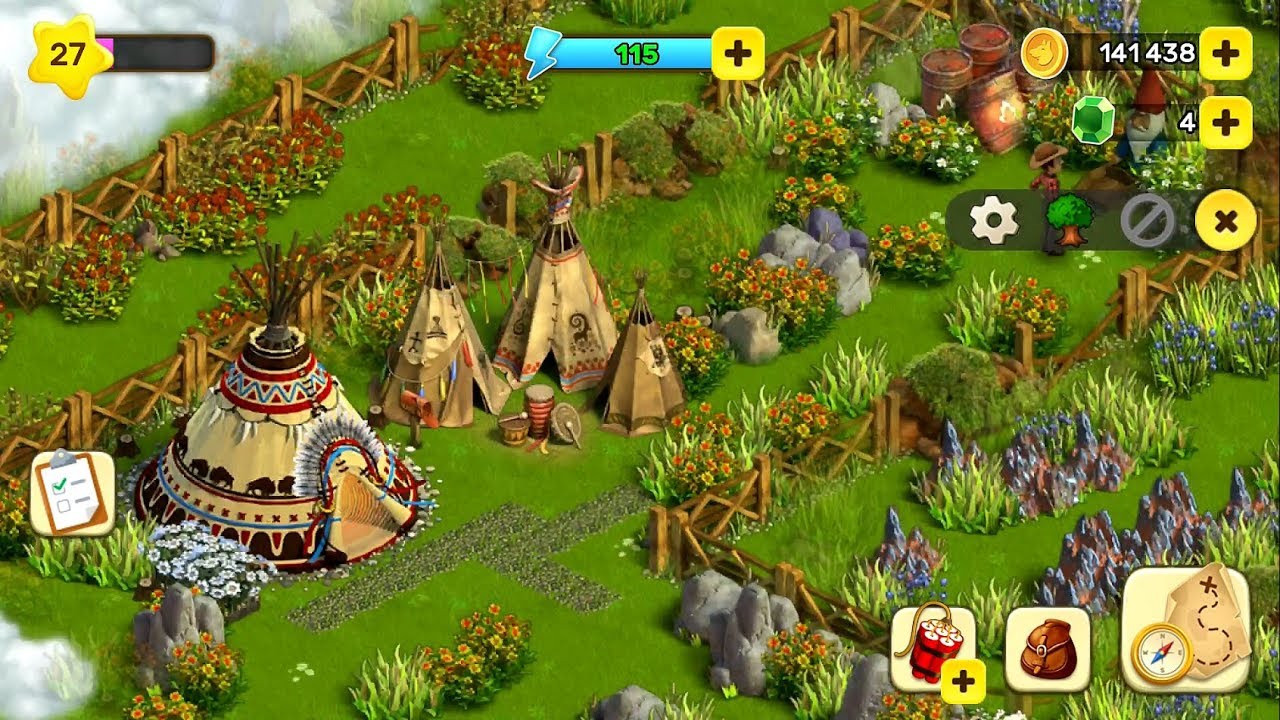This screenshot has height=720, width=1280.
Task: Add more energy with the plus button
Action: [738, 54]
